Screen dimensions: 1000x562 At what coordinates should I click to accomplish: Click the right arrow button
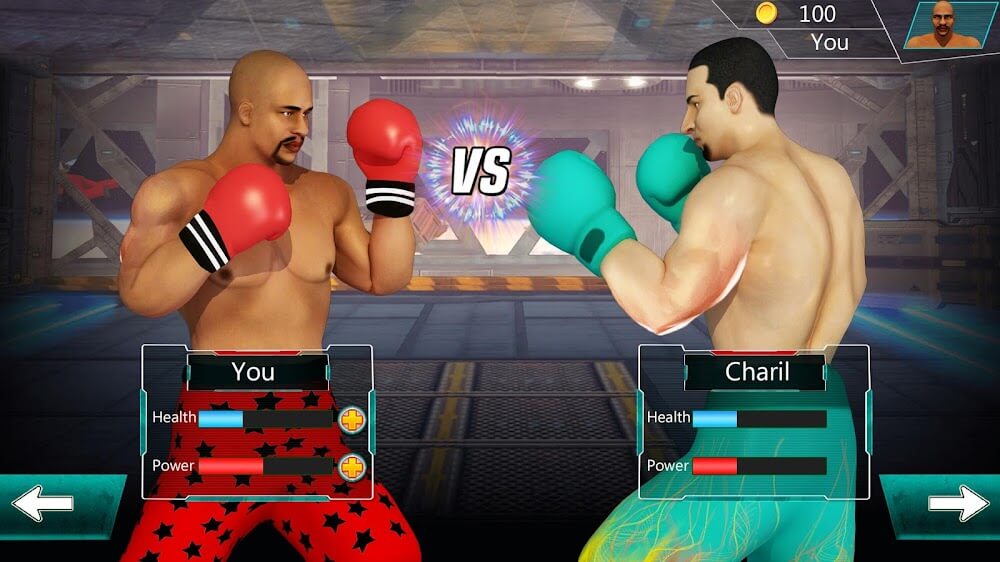[957, 503]
